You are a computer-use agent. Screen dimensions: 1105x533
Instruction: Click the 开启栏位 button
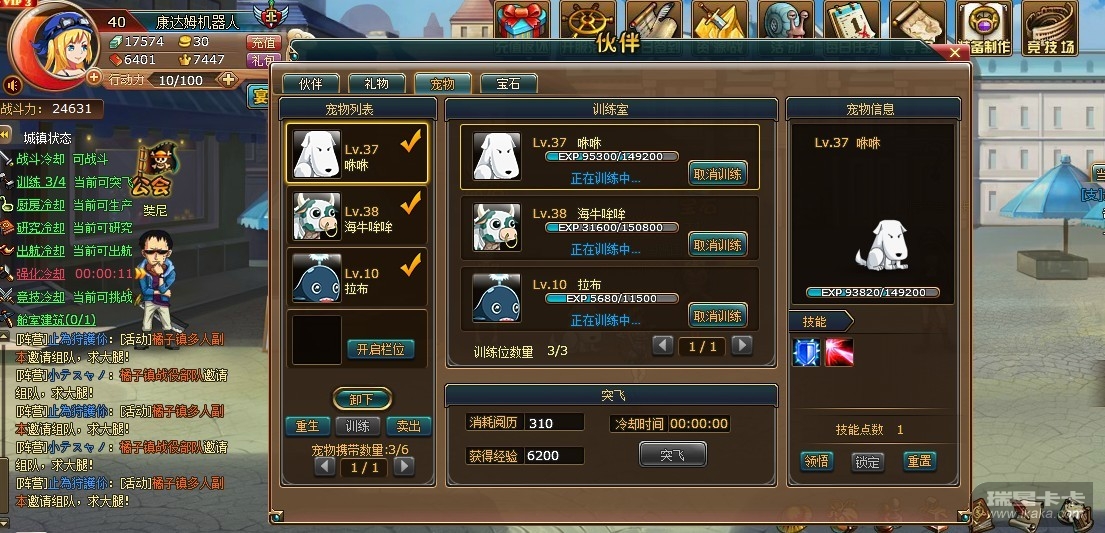click(380, 349)
